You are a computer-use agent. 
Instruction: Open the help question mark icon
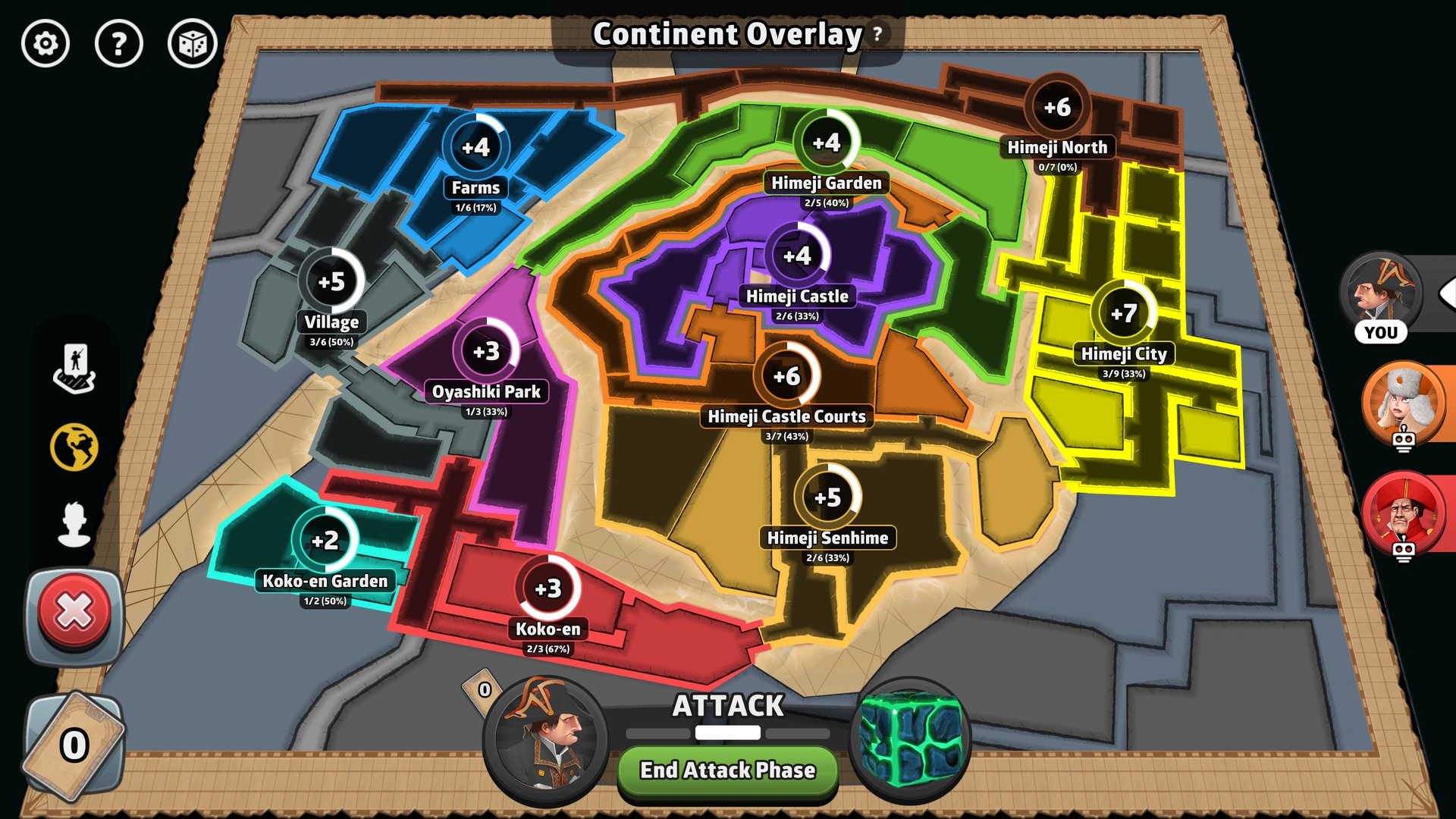point(120,45)
